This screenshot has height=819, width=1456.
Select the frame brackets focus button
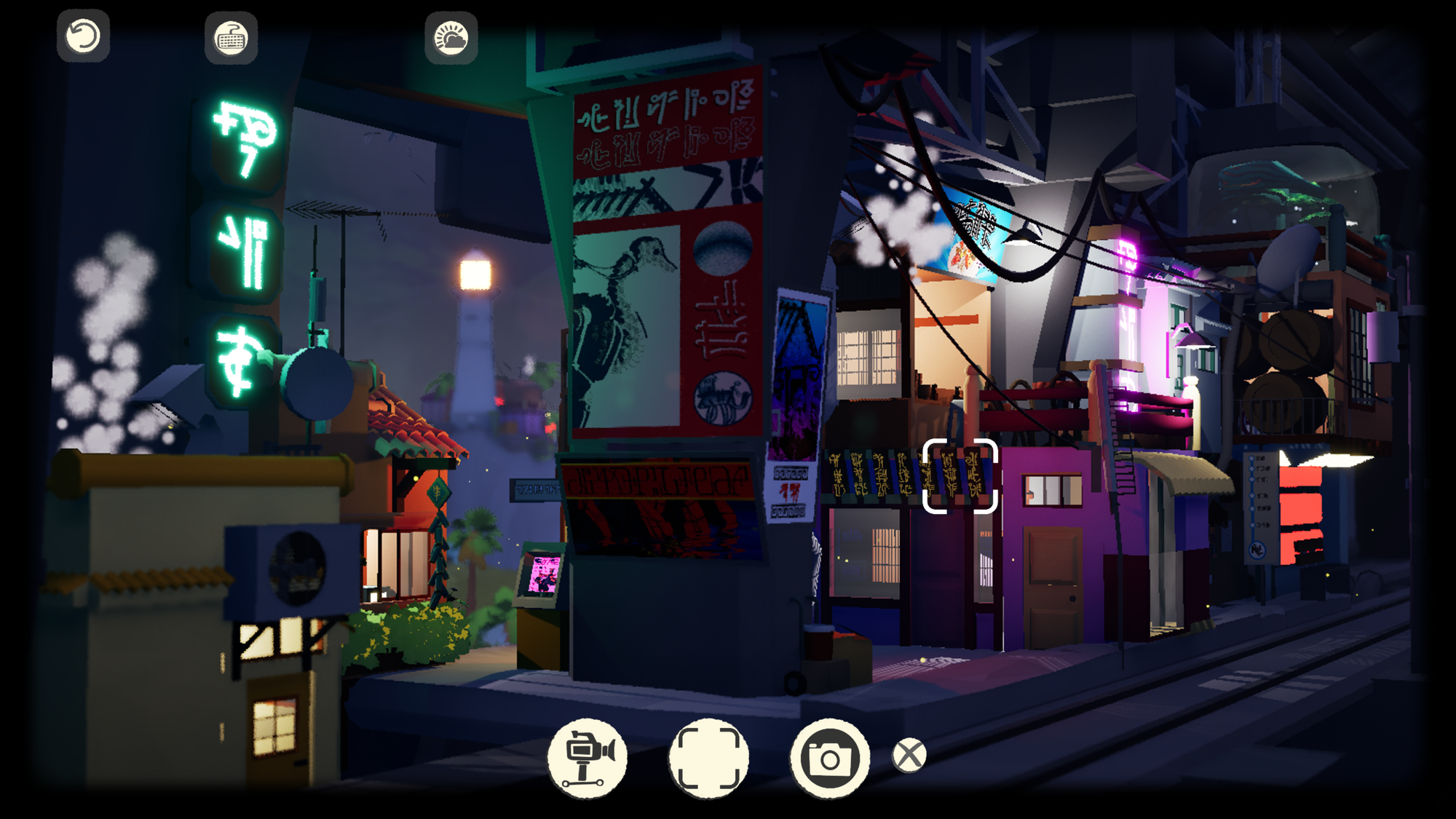point(708,757)
